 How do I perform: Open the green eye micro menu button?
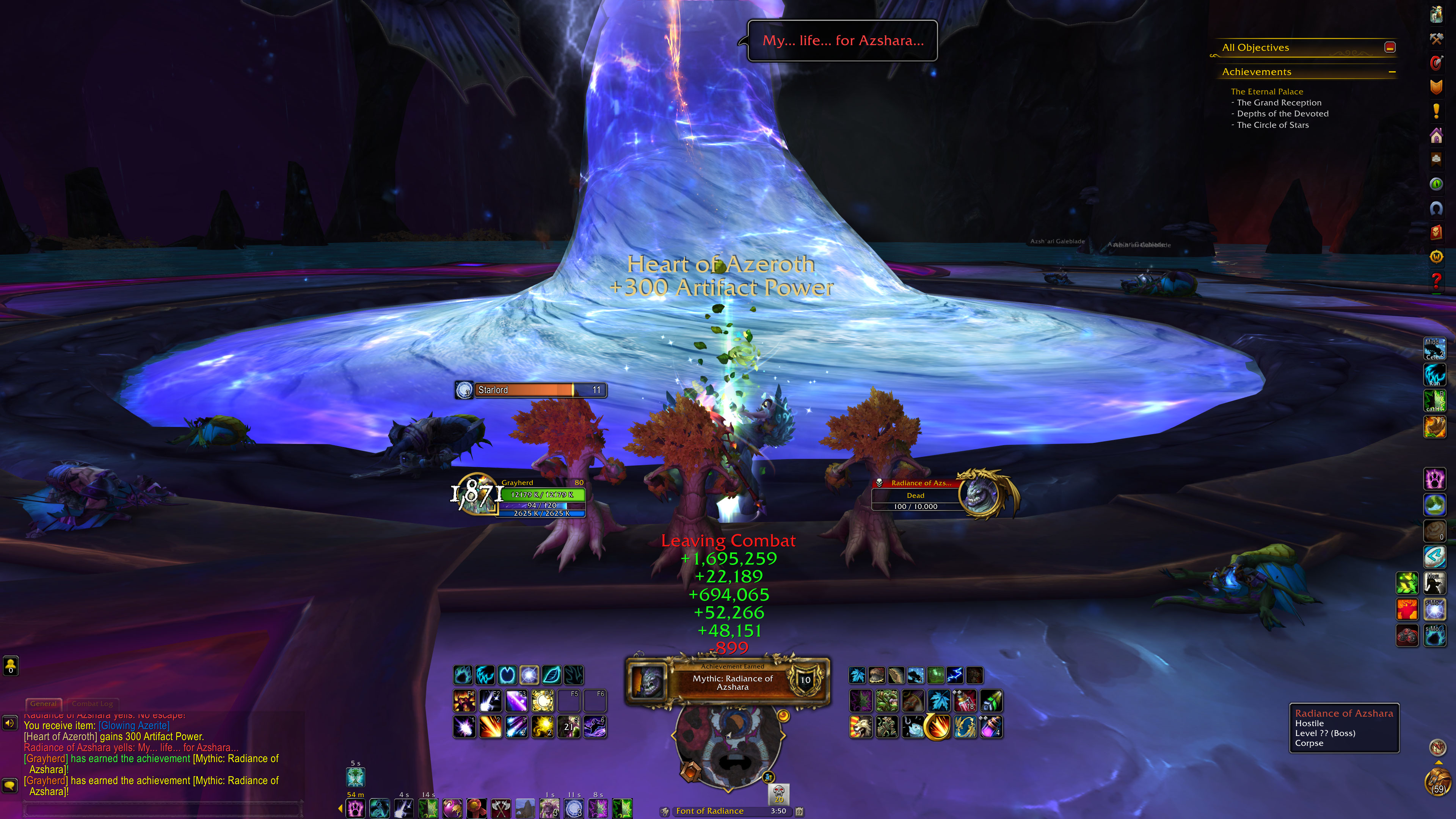pos(1436,184)
